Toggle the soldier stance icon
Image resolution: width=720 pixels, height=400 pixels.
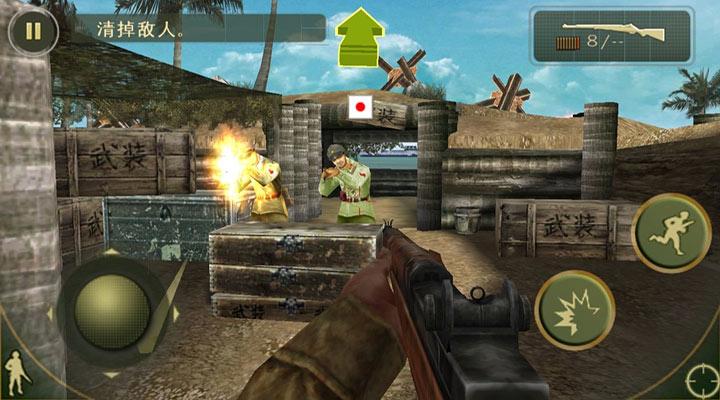[16, 375]
